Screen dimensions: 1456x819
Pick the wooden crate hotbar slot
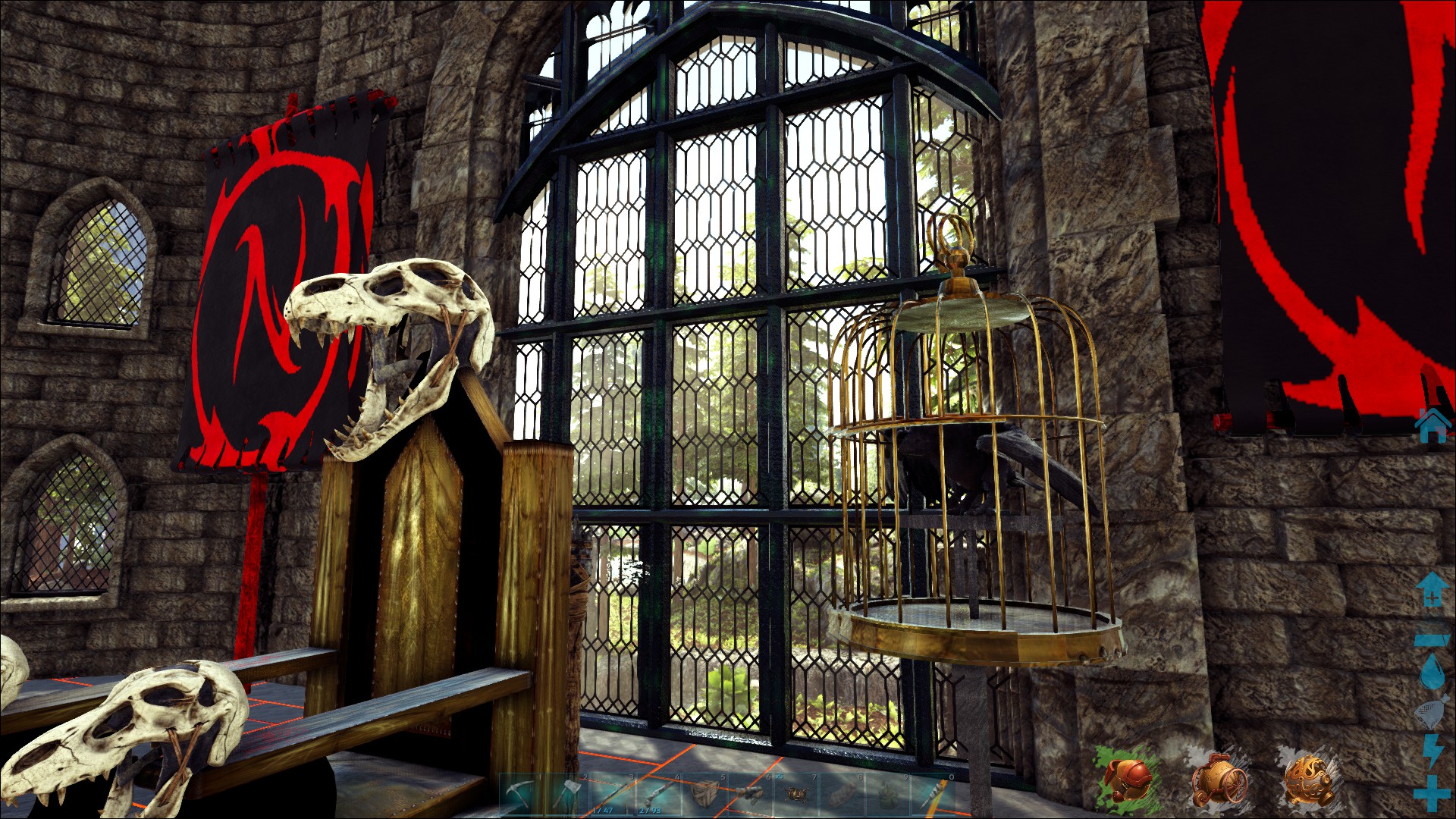pyautogui.click(x=704, y=794)
